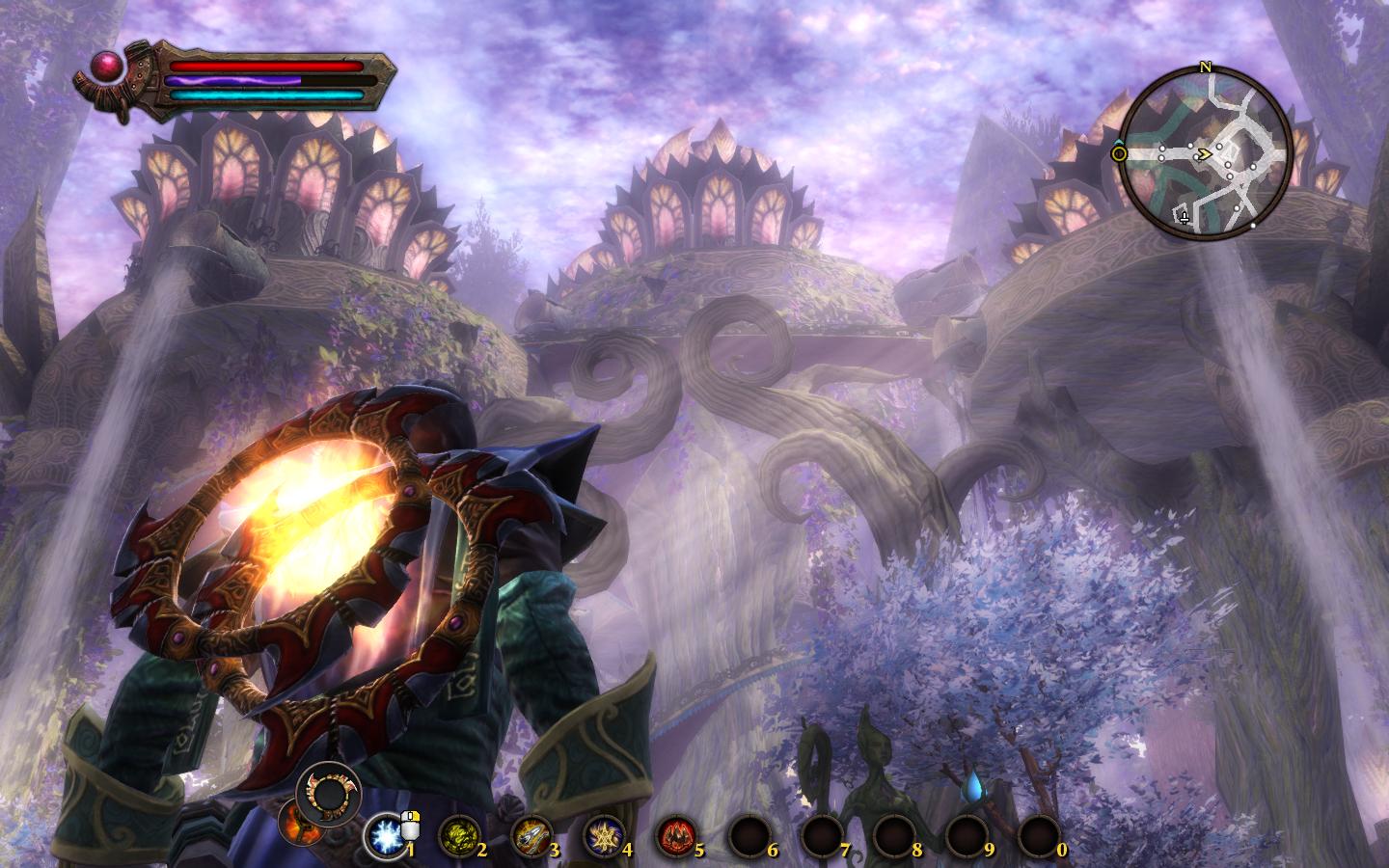The image size is (1389, 868).
Task: Trigger the silver blade ability in slot 3
Action: [530, 835]
